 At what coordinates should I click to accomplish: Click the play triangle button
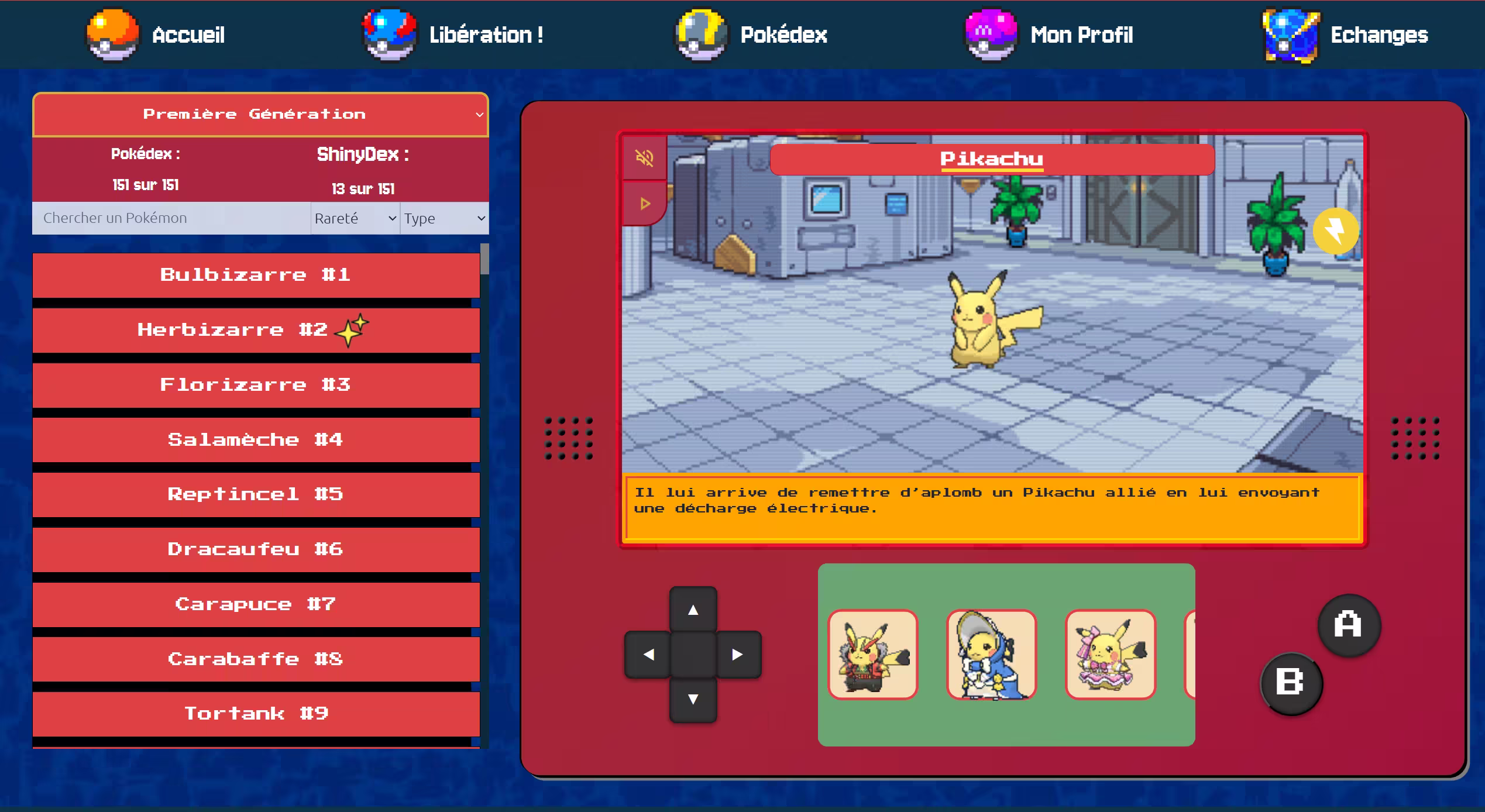click(645, 204)
